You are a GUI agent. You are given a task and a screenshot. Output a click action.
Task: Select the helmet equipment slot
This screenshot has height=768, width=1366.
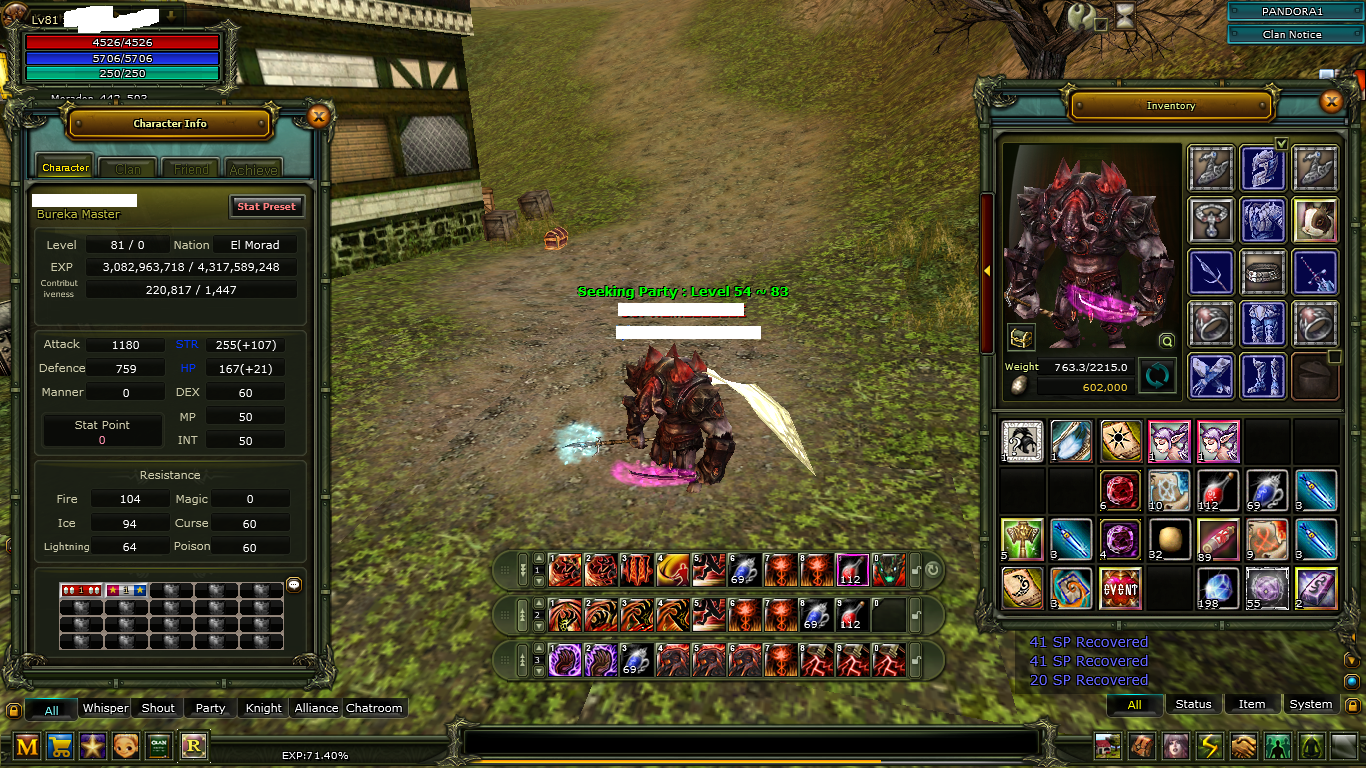pyautogui.click(x=1262, y=168)
